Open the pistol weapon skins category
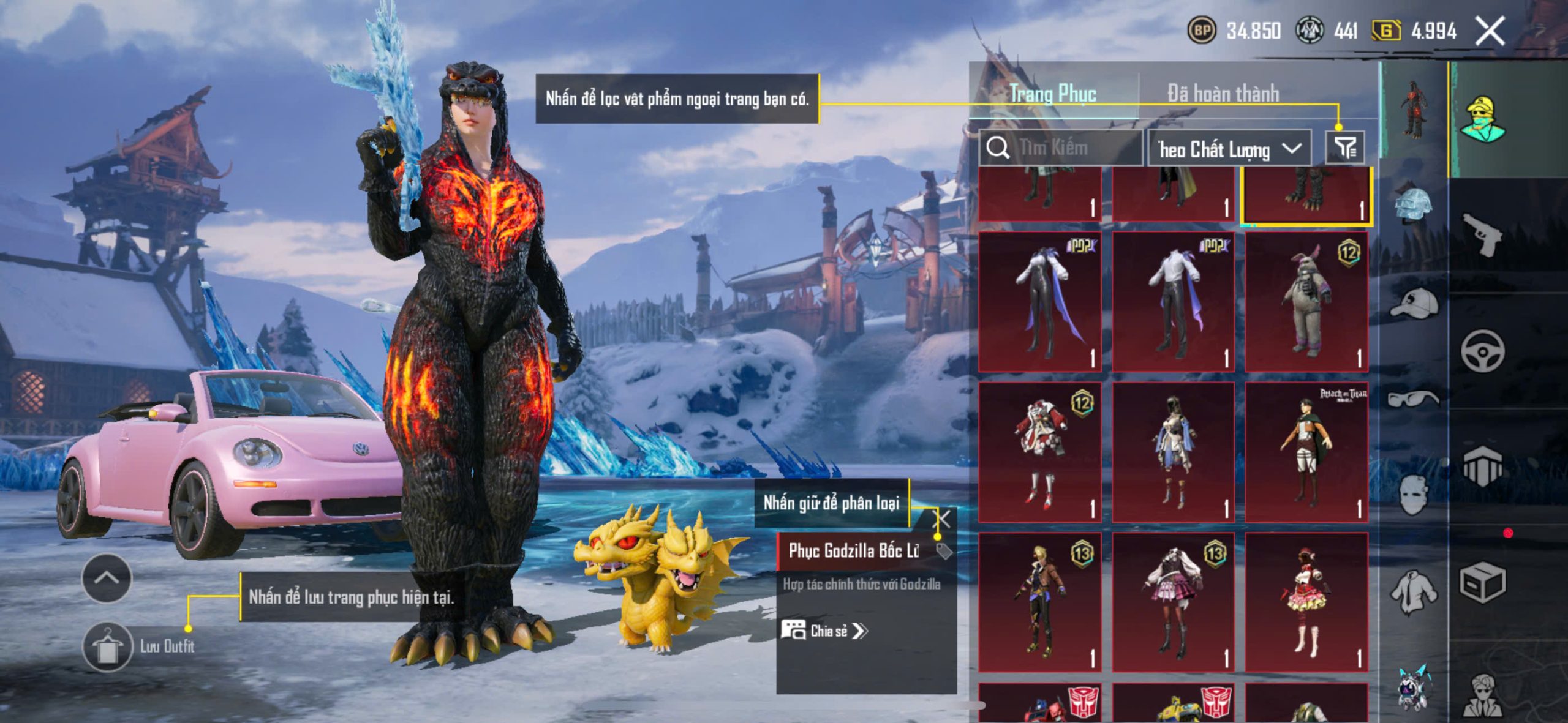1568x723 pixels. 1482,233
